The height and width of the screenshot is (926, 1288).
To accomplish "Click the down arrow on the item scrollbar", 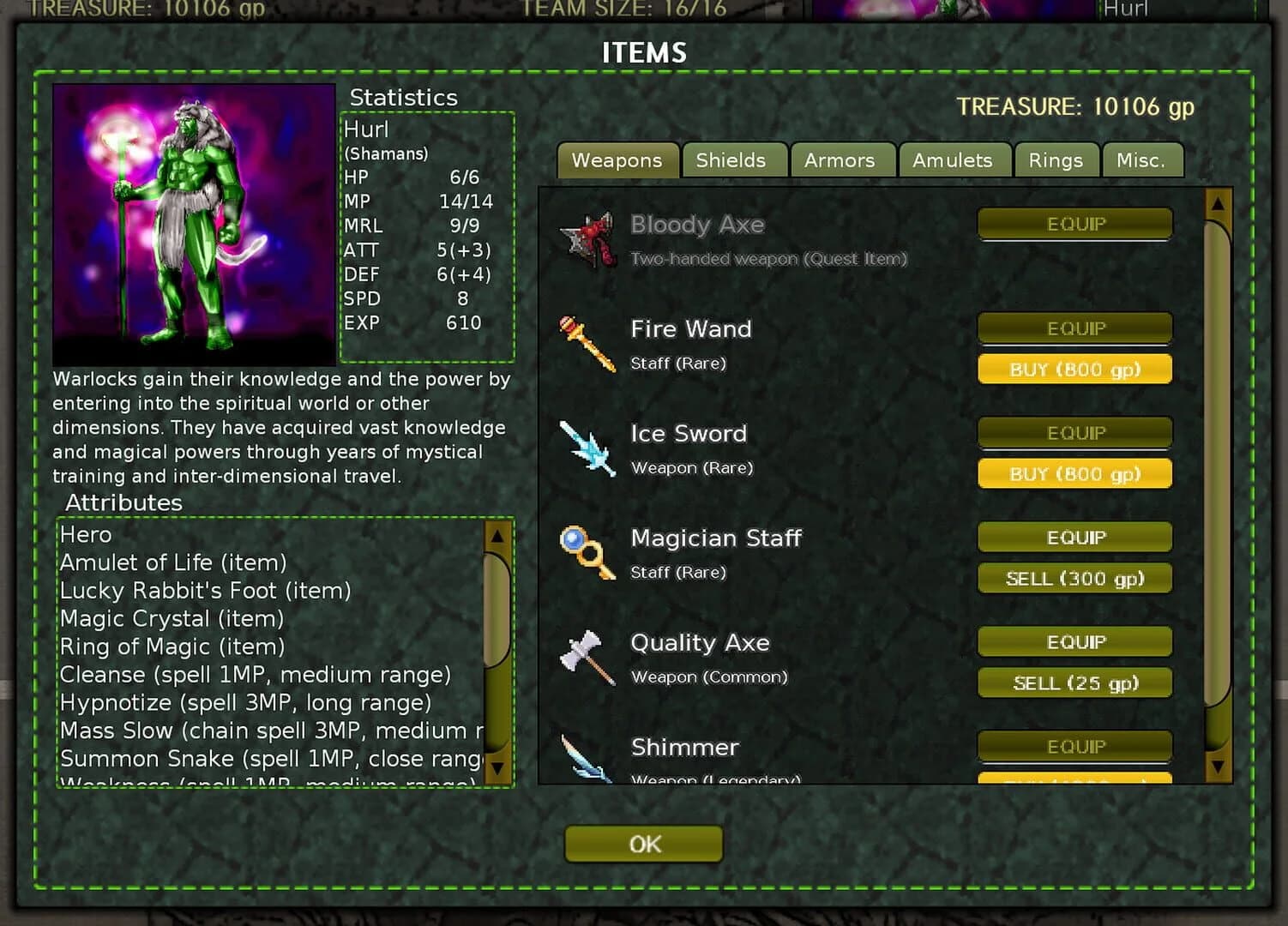I will click(x=1219, y=766).
